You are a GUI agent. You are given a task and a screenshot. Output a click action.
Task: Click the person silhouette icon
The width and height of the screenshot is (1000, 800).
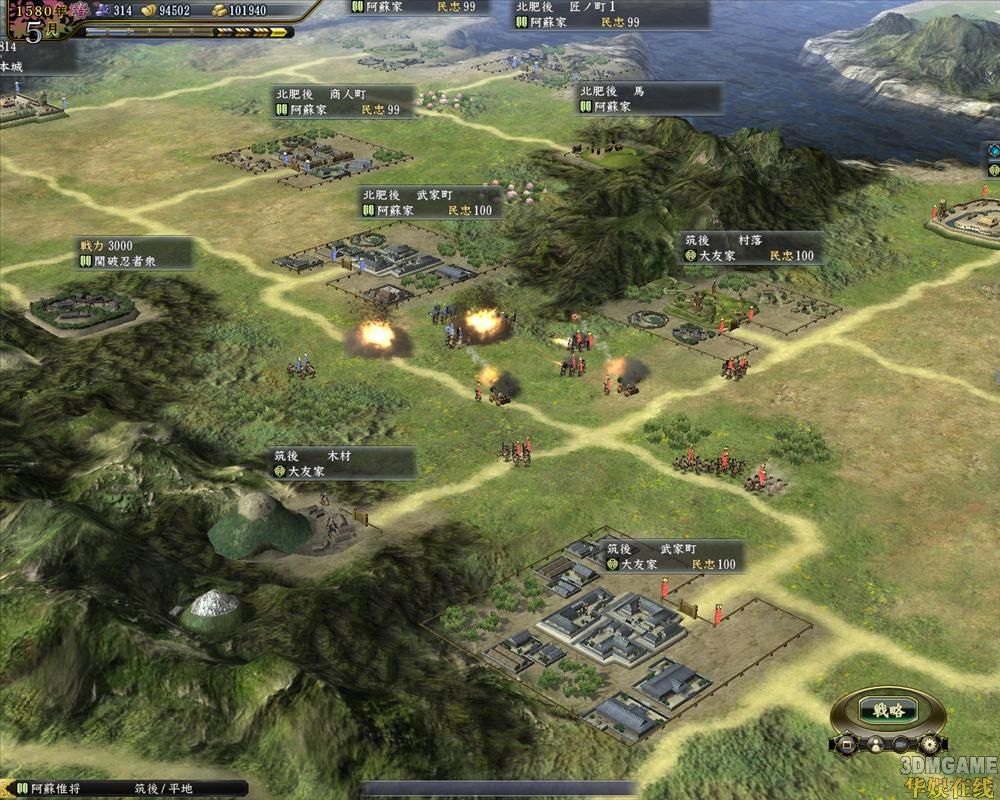point(874,745)
